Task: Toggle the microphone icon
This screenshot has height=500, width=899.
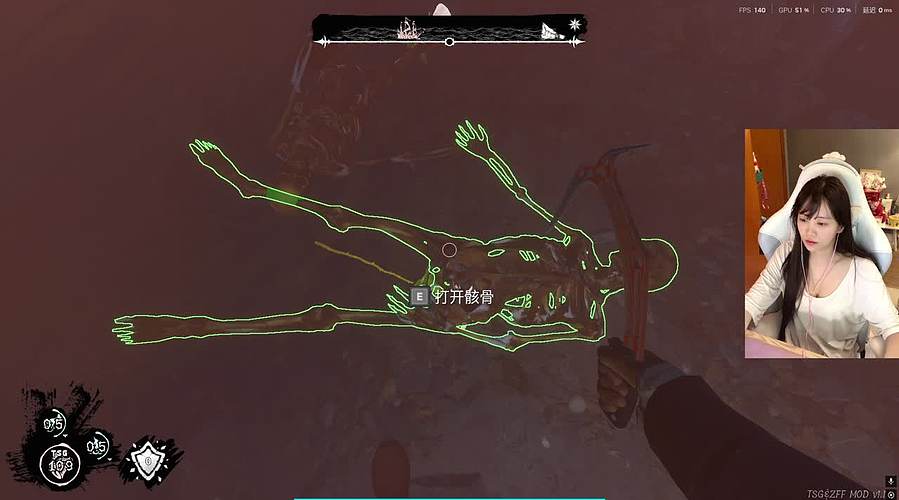Action: (890, 480)
